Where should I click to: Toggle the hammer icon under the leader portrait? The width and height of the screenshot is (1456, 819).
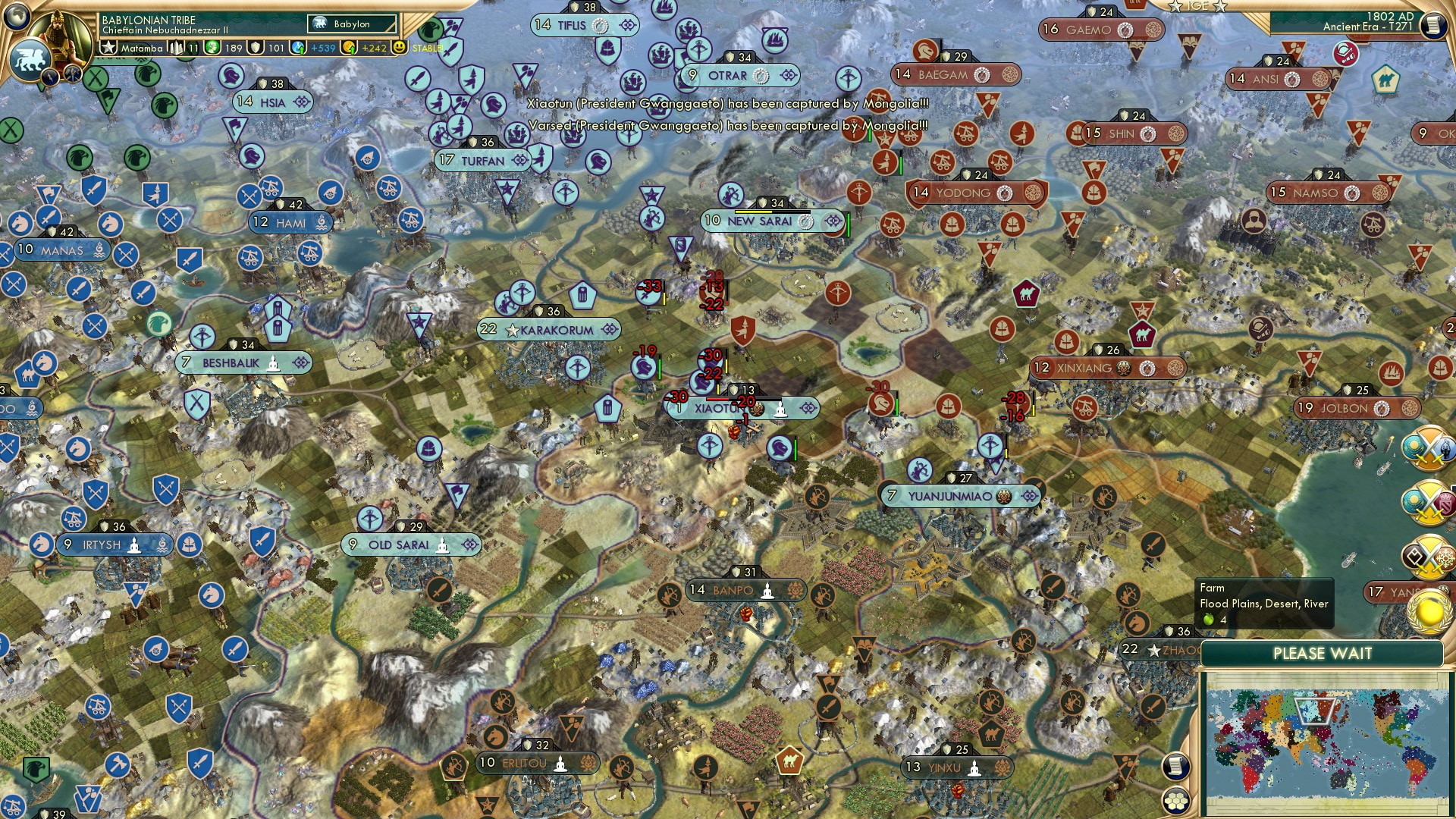click(x=74, y=74)
